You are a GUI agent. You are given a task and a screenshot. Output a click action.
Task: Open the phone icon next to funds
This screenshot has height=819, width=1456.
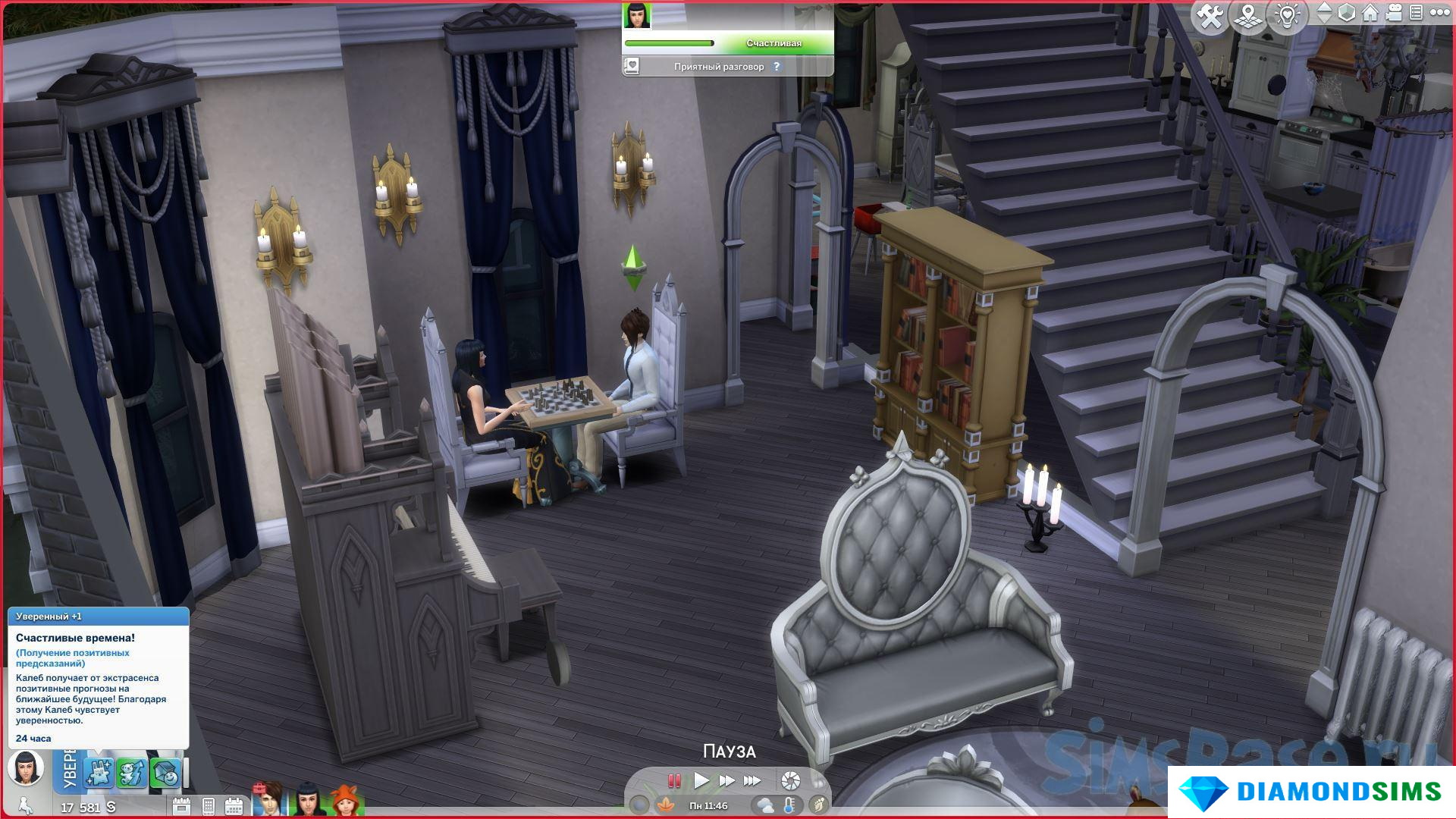209,806
